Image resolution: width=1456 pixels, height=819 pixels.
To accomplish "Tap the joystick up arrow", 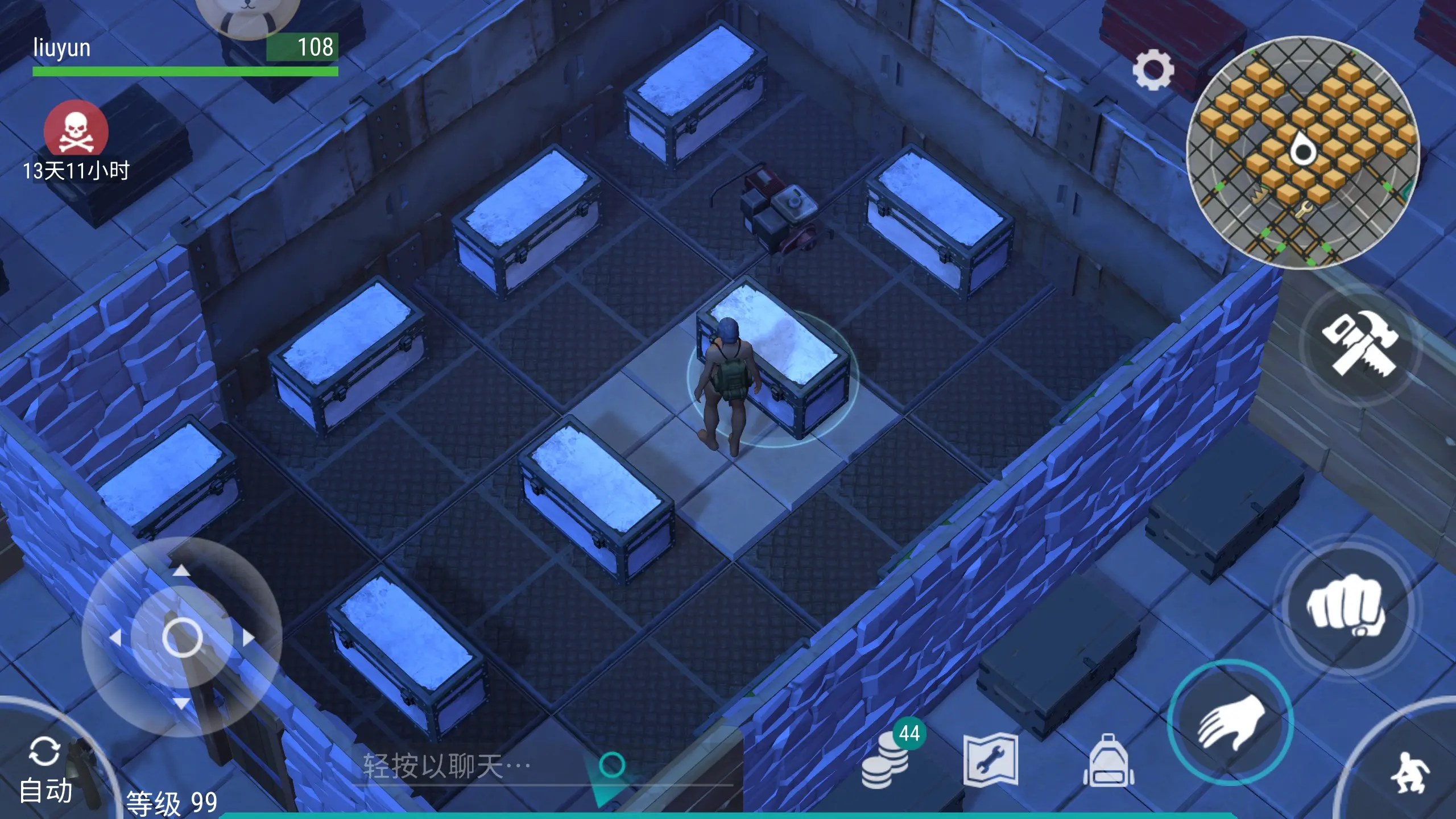I will [x=181, y=570].
